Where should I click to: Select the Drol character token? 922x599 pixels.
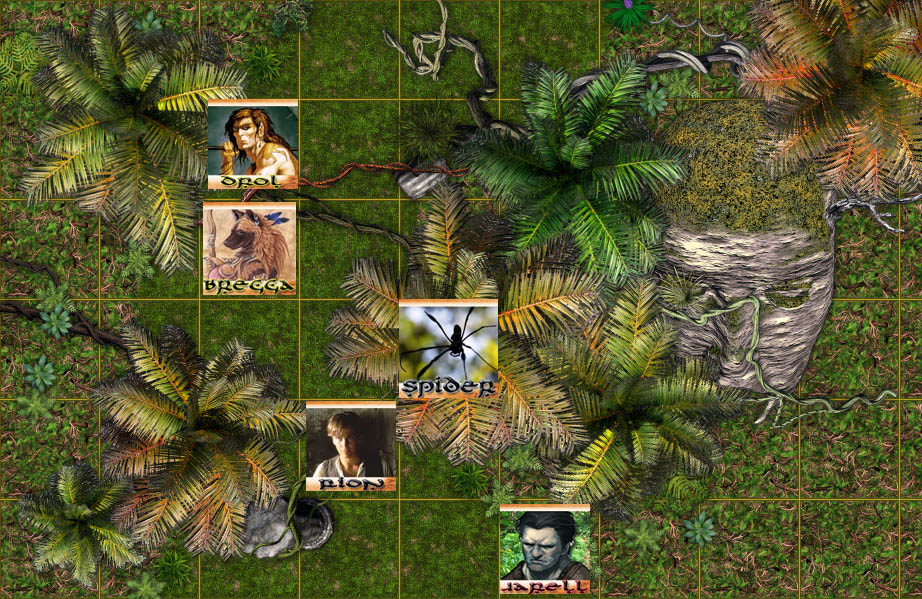(252, 144)
